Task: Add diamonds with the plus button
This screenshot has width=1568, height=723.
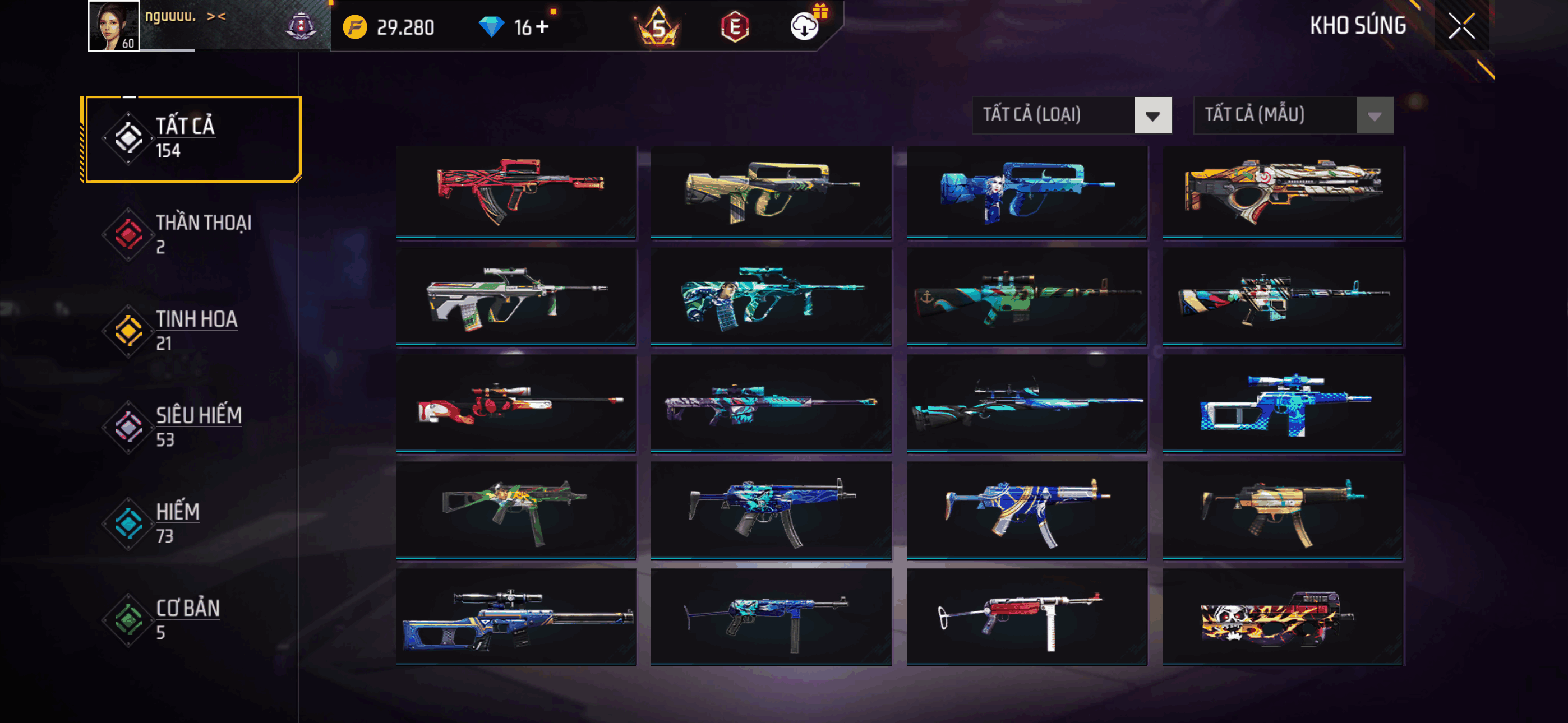Action: 542,27
